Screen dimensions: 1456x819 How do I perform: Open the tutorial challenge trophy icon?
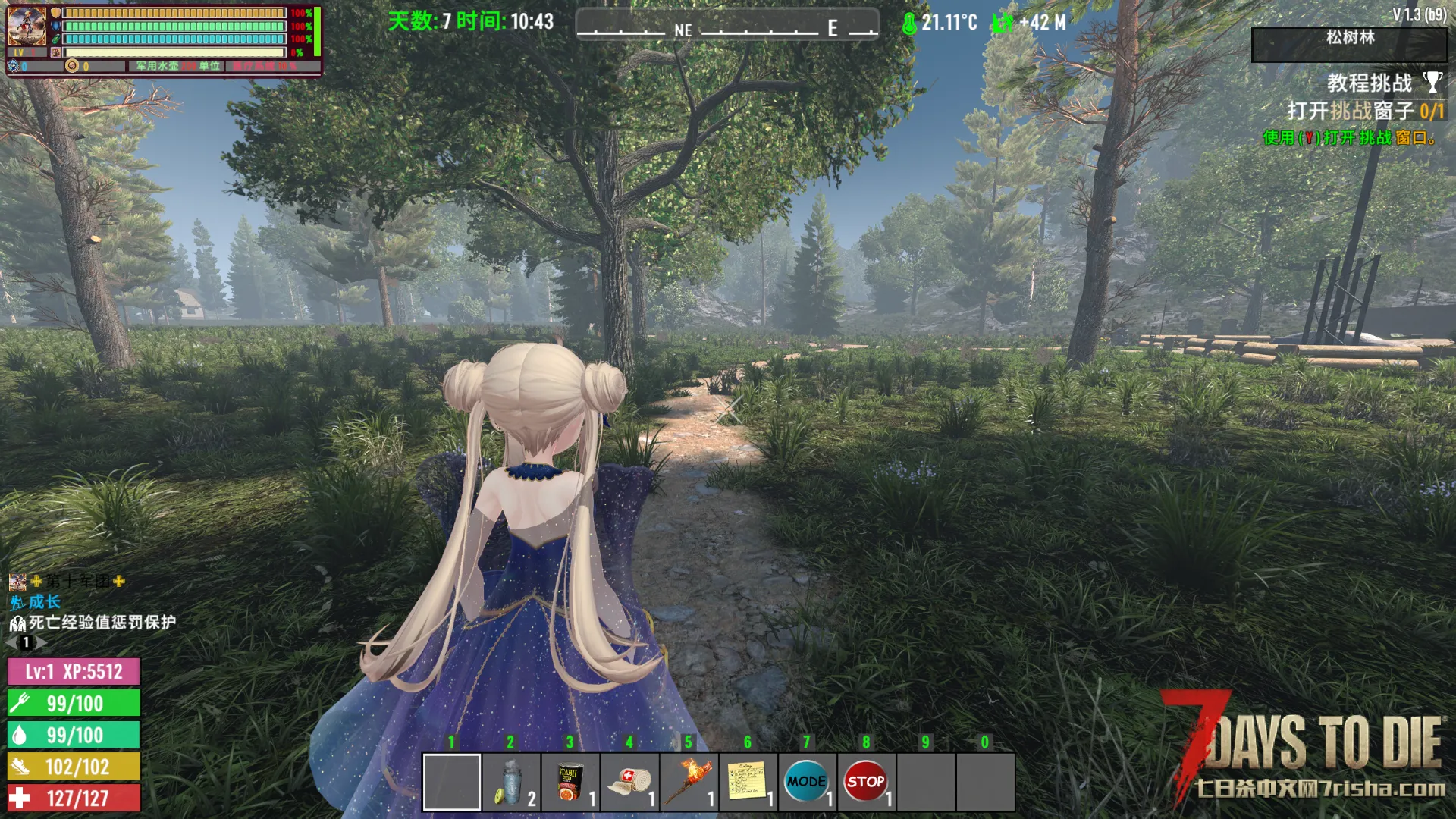[1432, 82]
